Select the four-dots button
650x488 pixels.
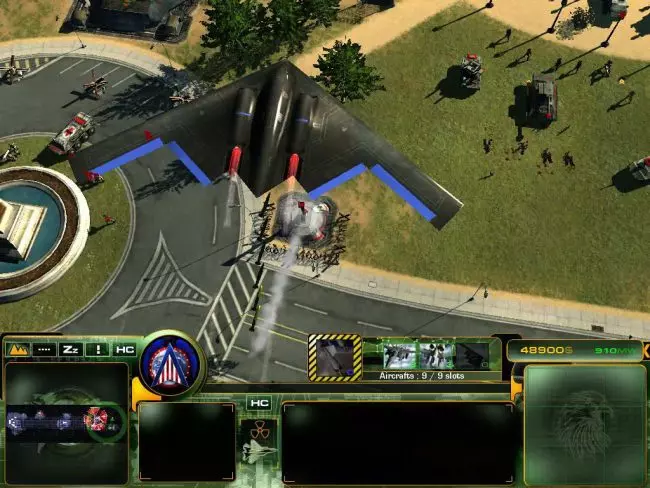click(x=44, y=350)
